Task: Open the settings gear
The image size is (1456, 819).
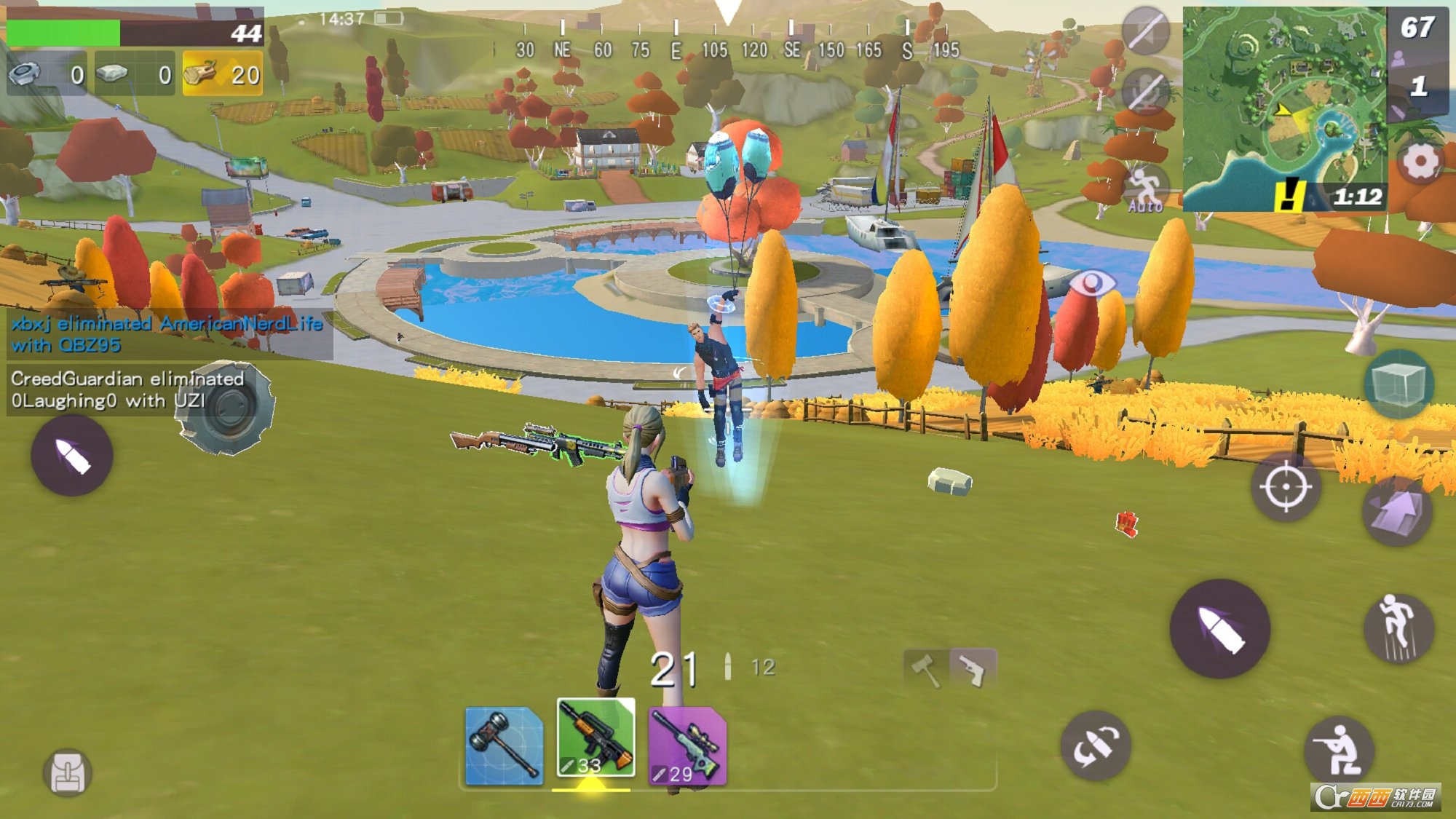Action: tap(1420, 162)
